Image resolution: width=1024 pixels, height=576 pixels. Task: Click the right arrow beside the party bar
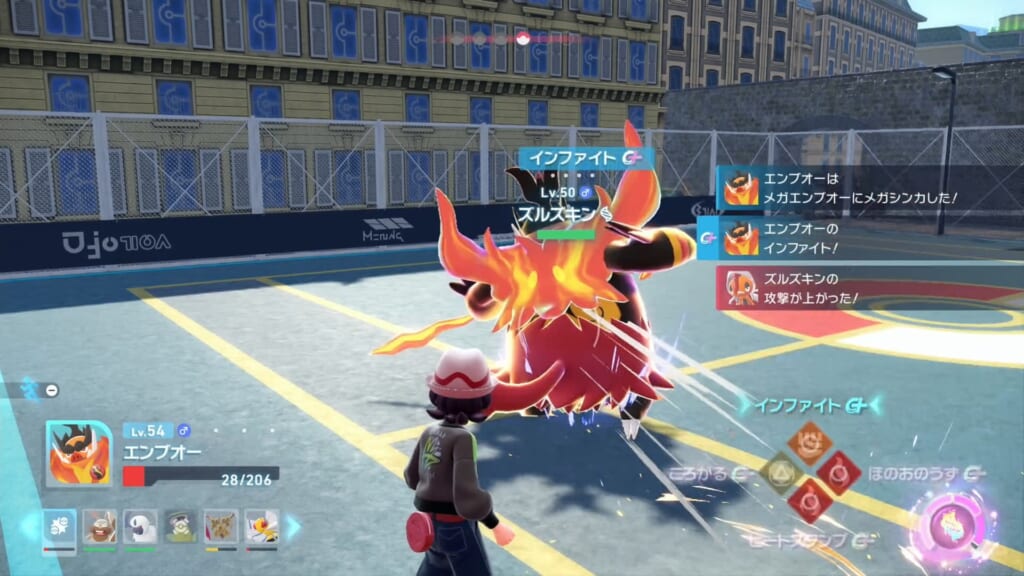[293, 527]
